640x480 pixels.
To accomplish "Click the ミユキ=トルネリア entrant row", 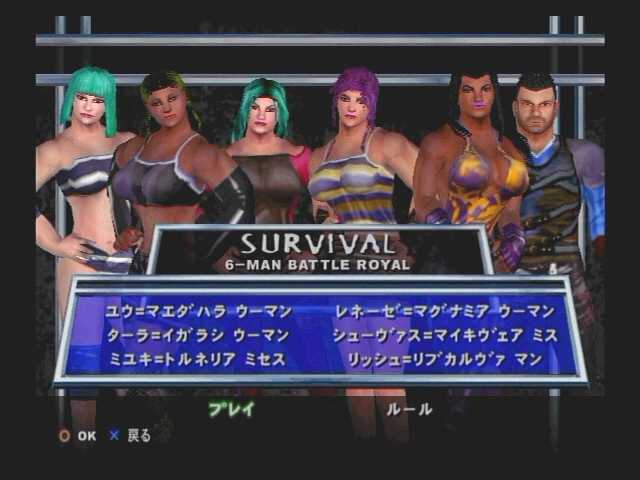I will coord(196,357).
